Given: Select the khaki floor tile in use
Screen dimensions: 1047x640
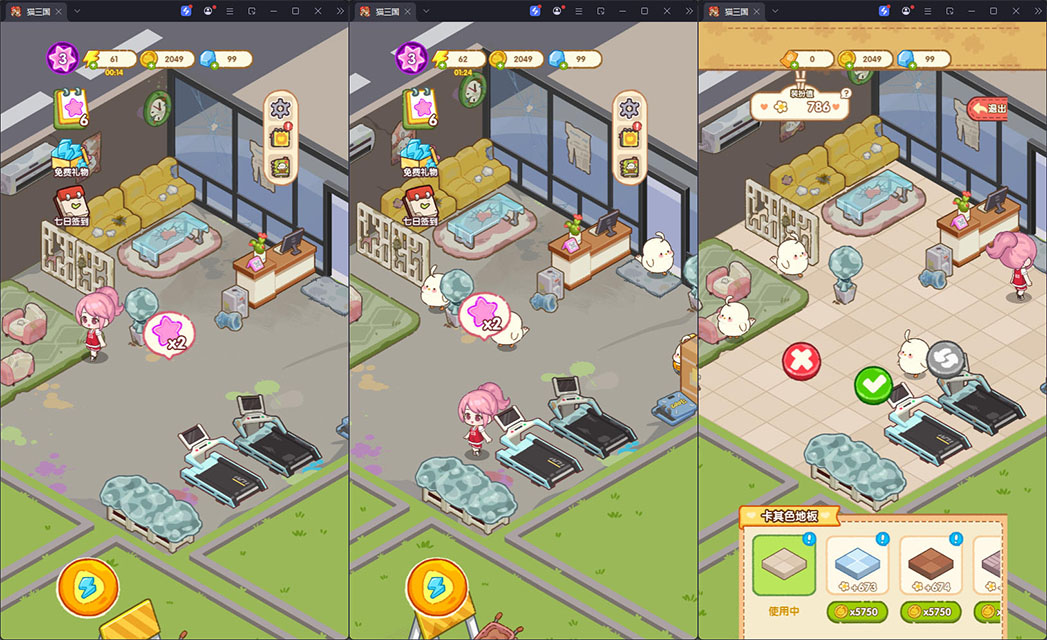Looking at the screenshot, I should point(784,565).
